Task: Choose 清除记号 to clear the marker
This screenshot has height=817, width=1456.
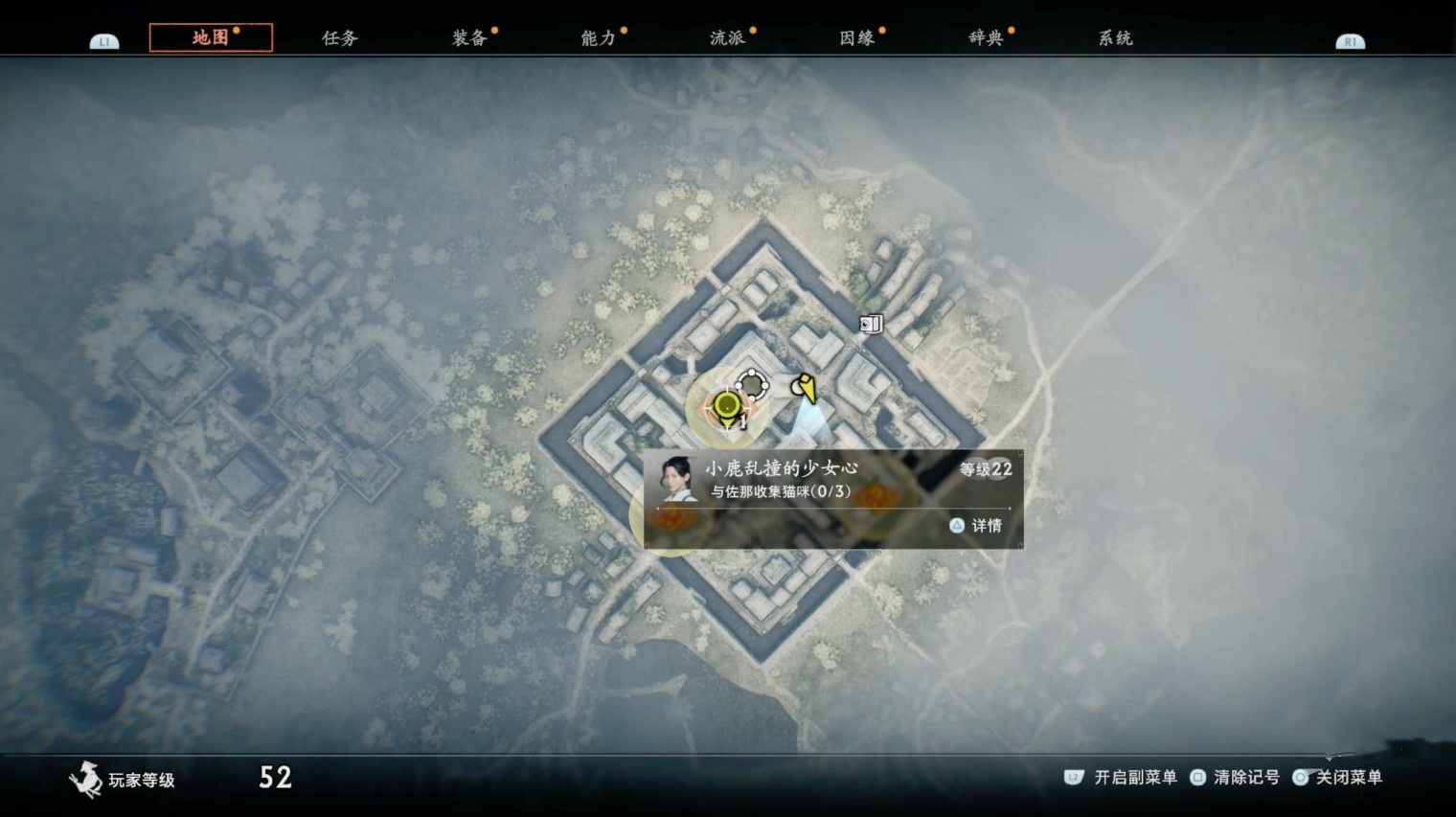Action: point(1236,777)
